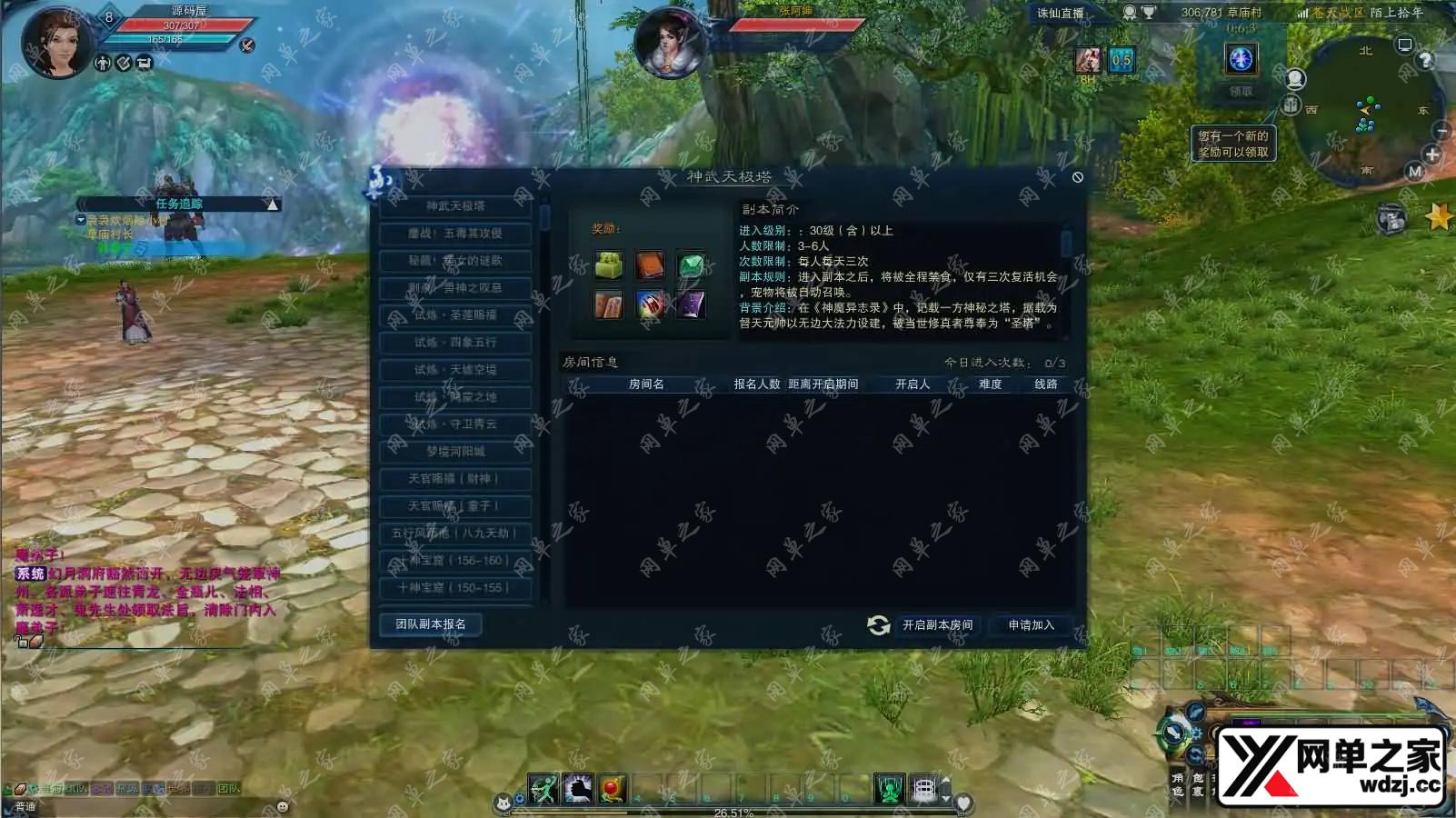Open the green gem reward item
The width and height of the screenshot is (1456, 818).
pos(690,266)
